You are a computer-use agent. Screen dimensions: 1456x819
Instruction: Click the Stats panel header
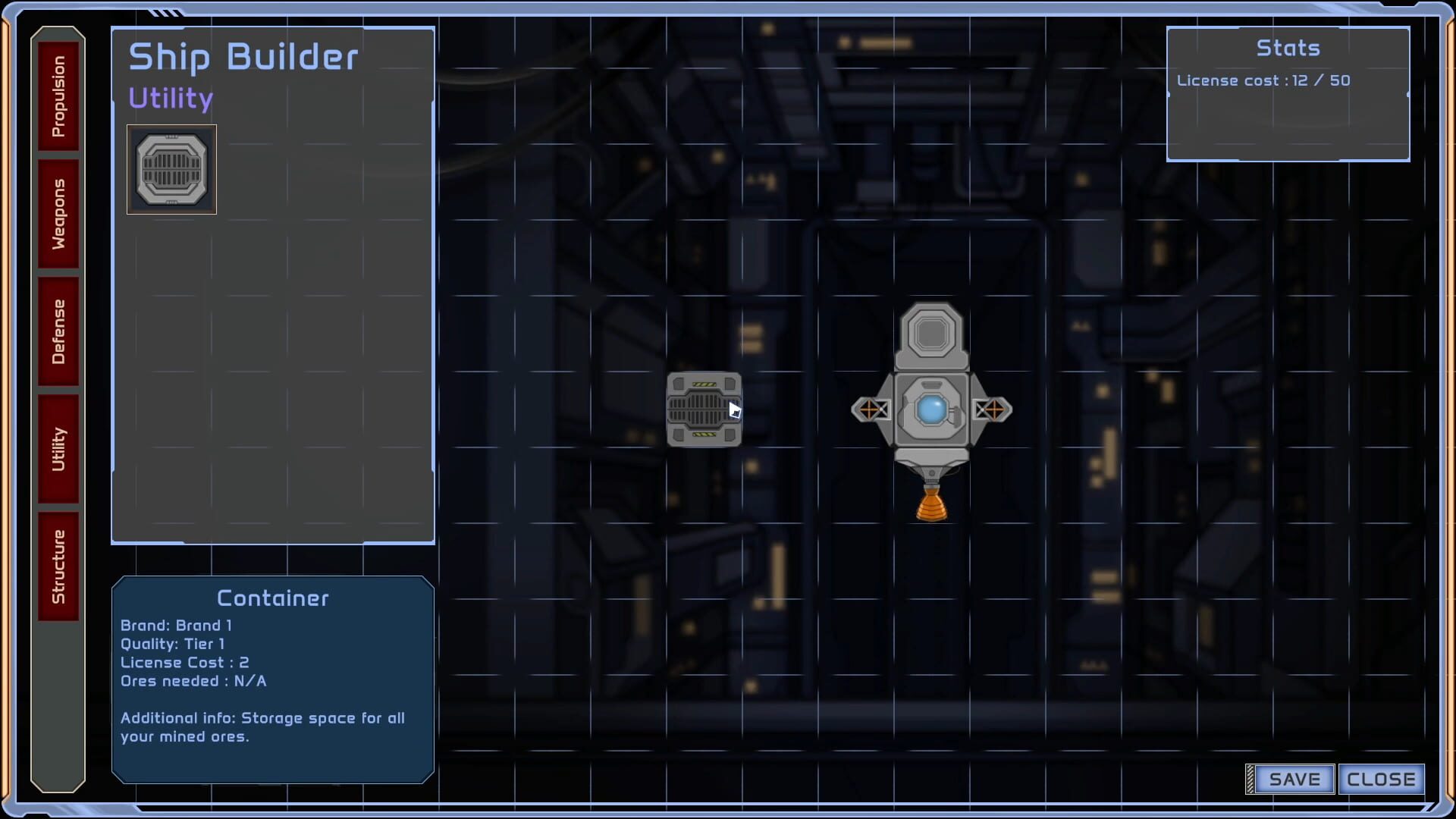pyautogui.click(x=1288, y=48)
